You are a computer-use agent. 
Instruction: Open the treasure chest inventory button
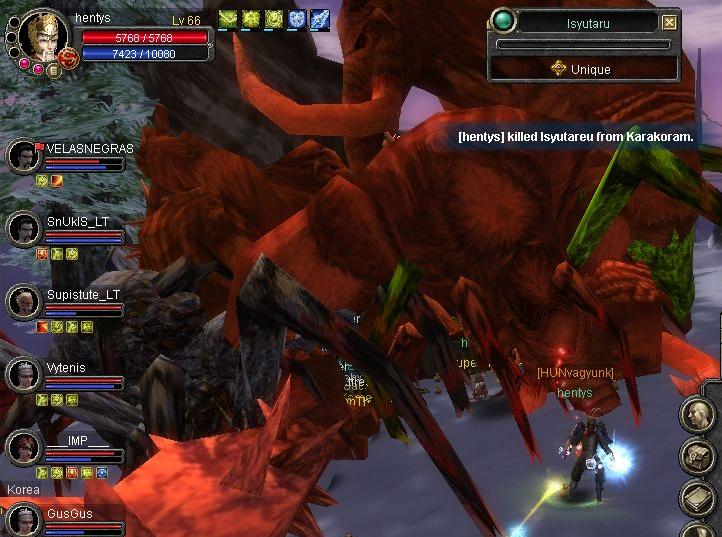(x=696, y=456)
